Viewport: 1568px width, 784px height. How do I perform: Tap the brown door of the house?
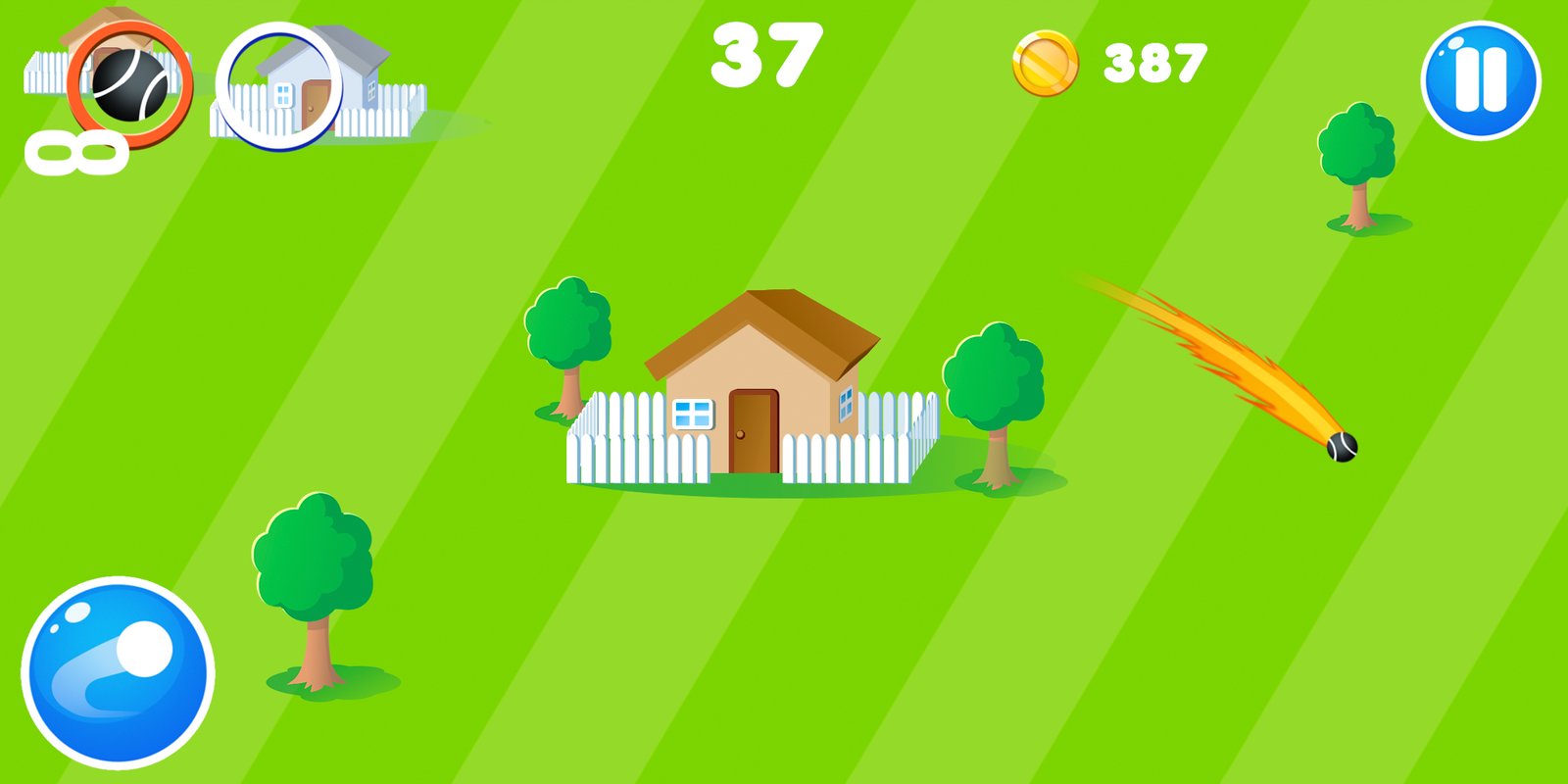752,429
